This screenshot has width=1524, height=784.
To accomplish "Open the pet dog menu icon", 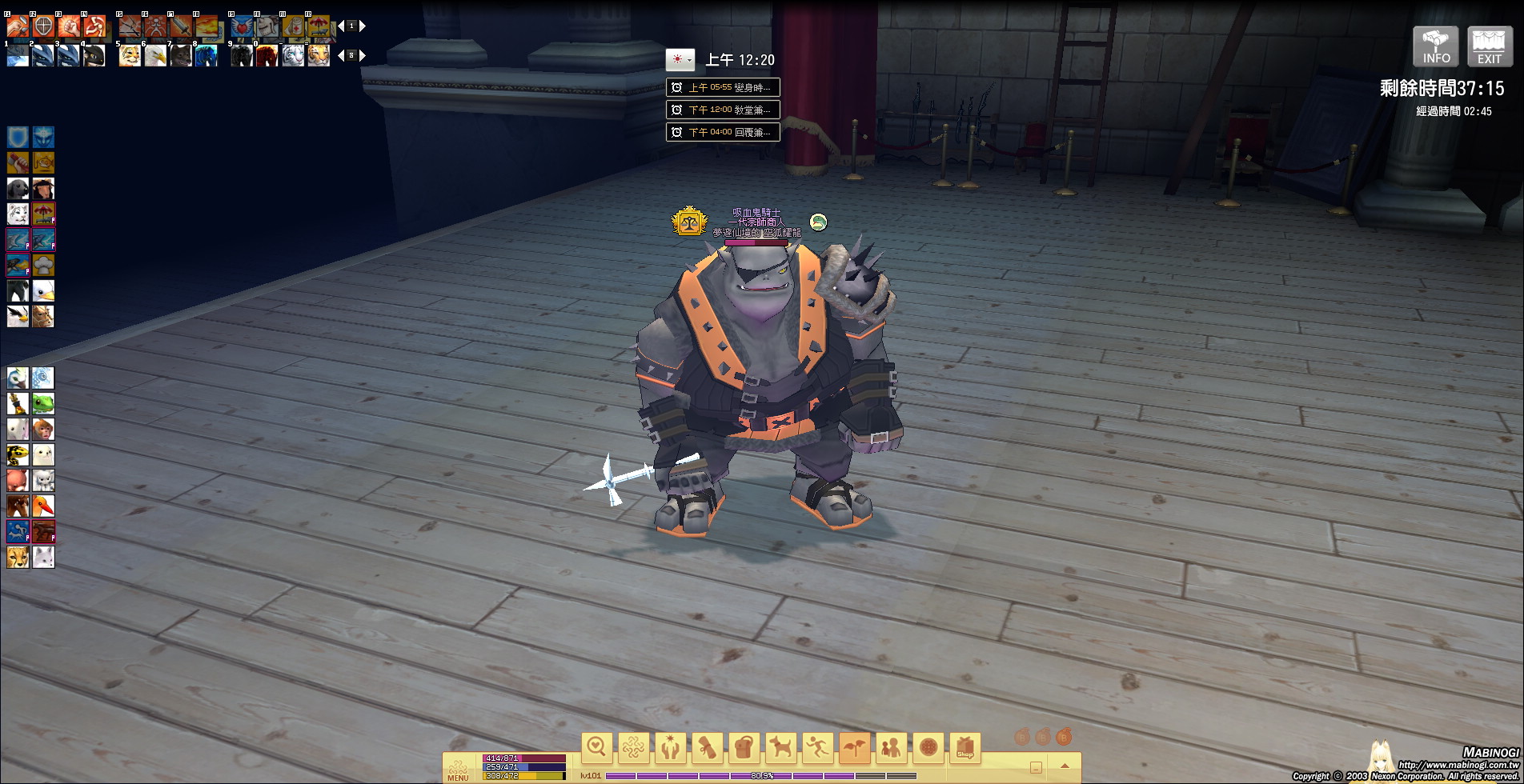I will tap(781, 748).
